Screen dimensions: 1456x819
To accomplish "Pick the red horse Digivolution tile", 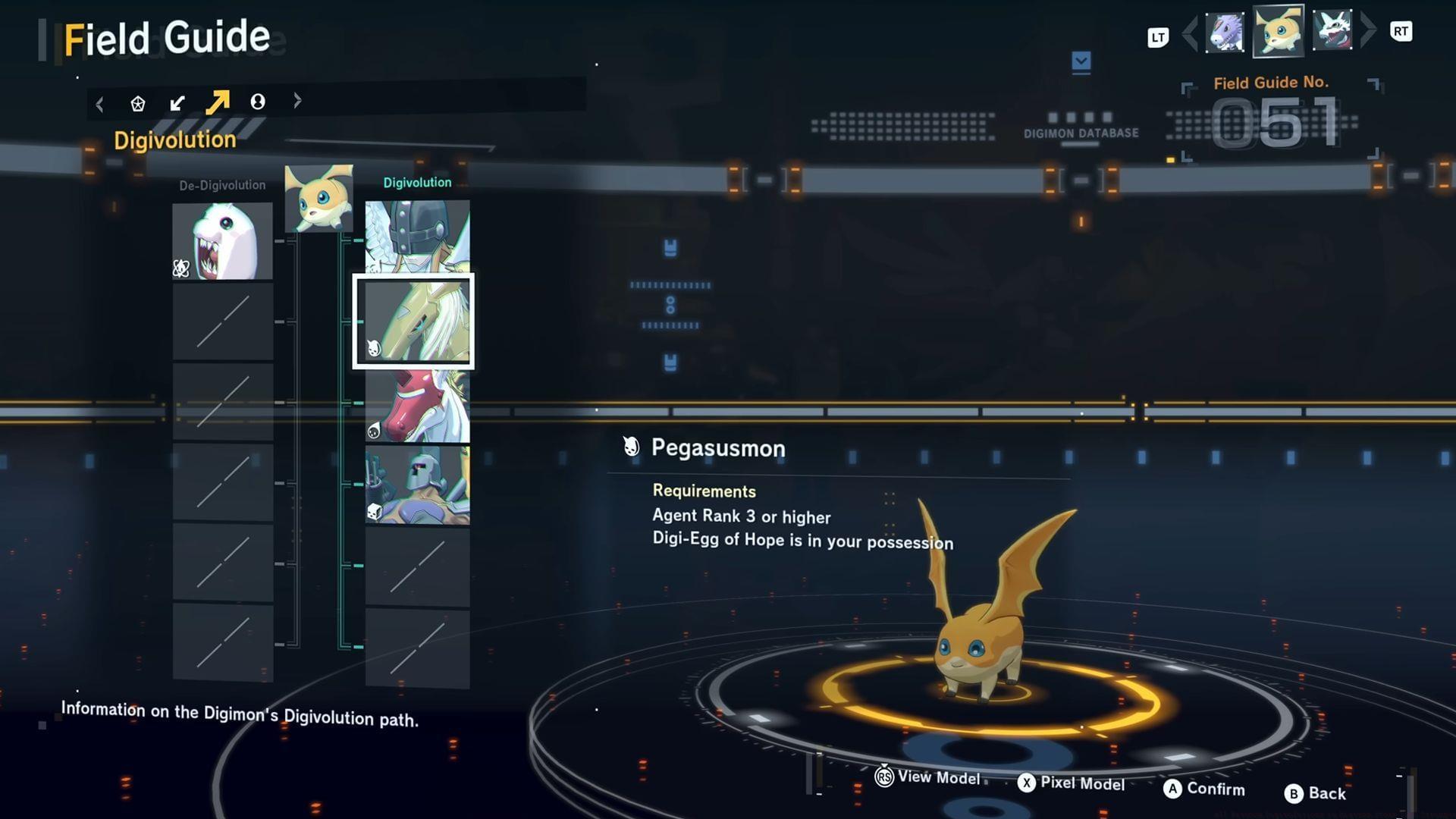I will pos(417,406).
